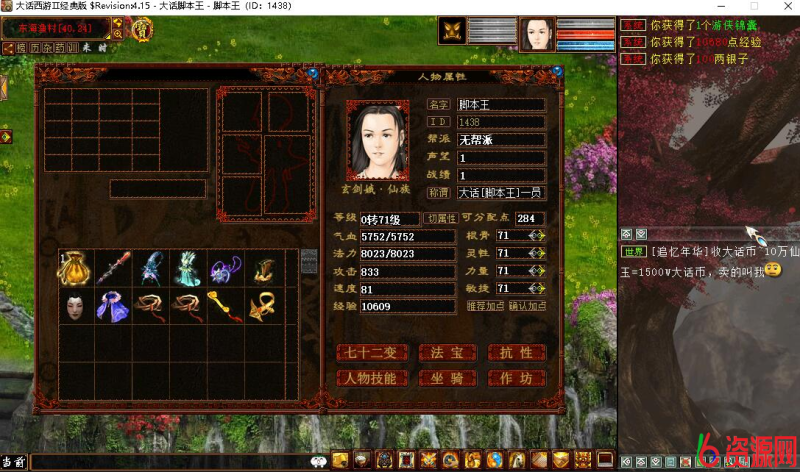Image resolution: width=800 pixels, height=472 pixels.
Task: Open the 七十二变 transformation panel
Action: point(372,352)
